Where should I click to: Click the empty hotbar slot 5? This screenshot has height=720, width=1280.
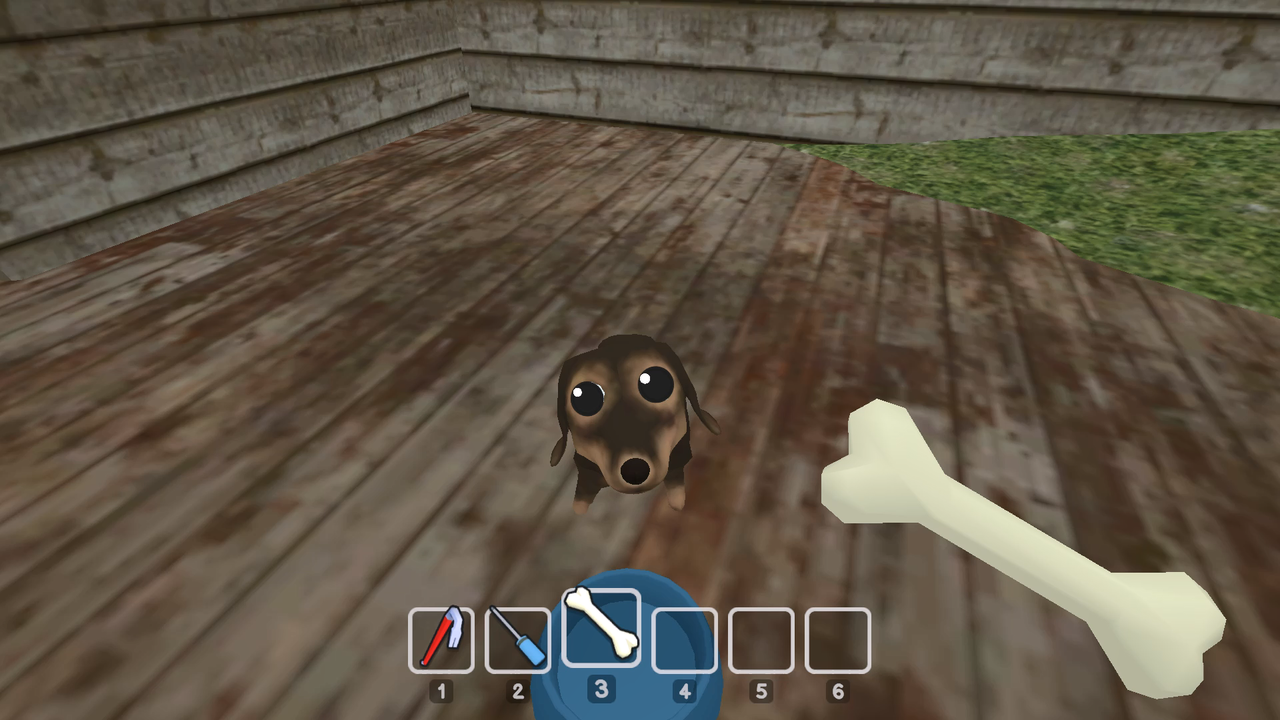[x=761, y=638]
